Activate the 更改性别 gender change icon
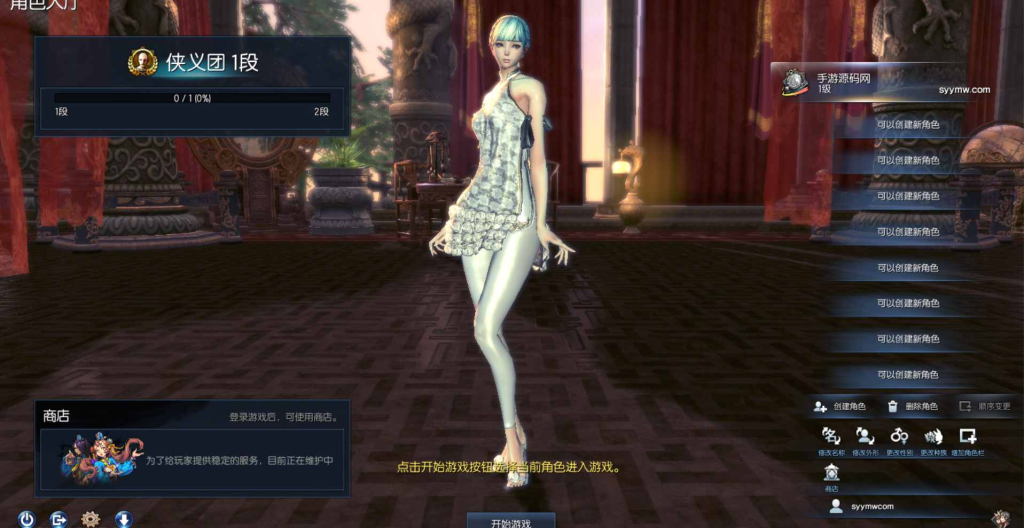 coord(900,437)
